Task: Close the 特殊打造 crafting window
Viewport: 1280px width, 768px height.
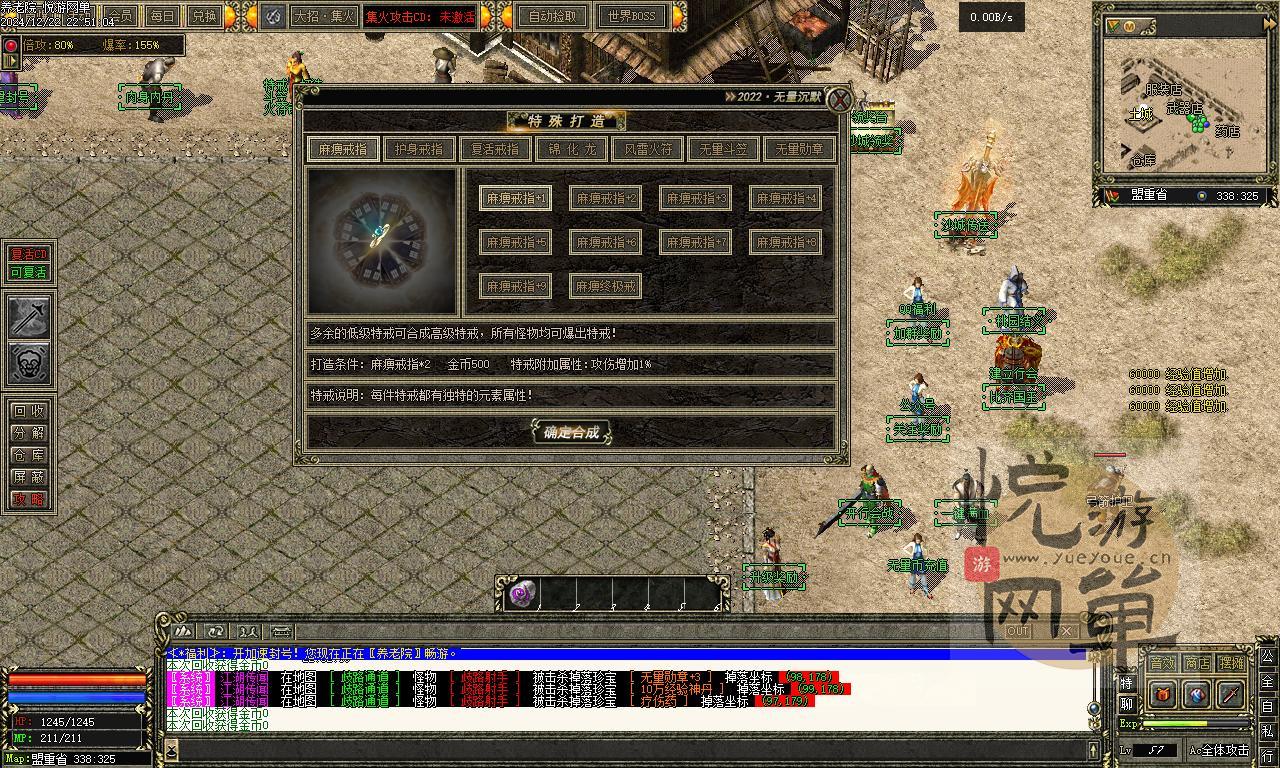Action: click(x=840, y=99)
